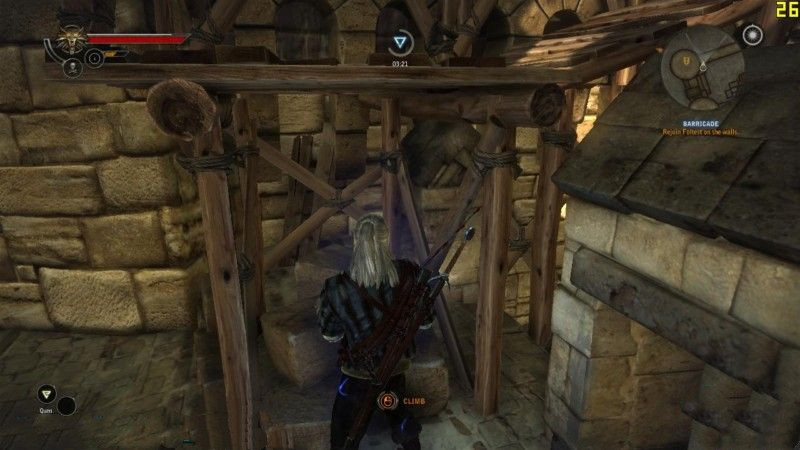Click the sun time-of-day icon
This screenshot has height=450, width=800.
753,35
